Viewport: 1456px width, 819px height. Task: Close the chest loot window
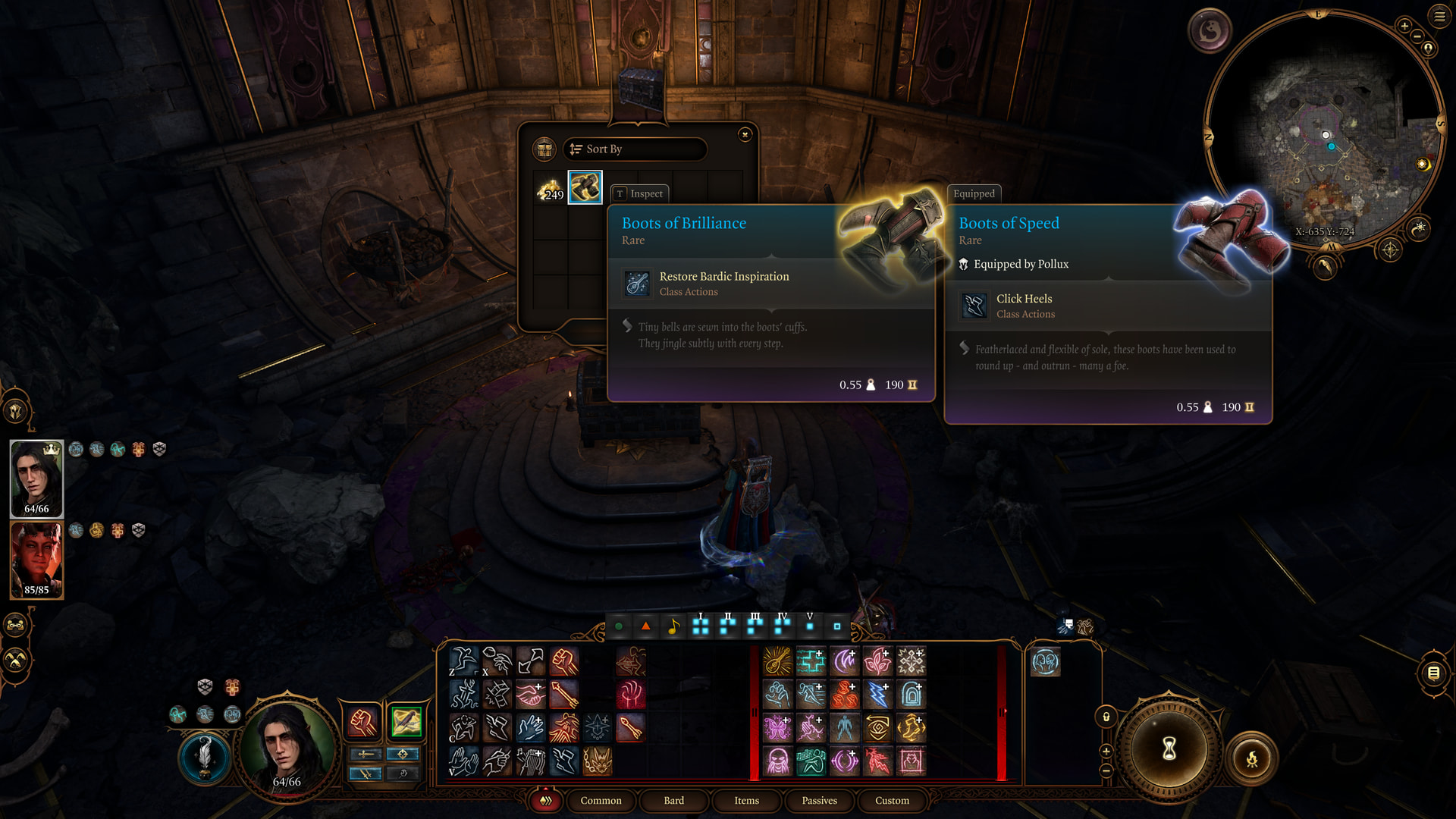745,134
